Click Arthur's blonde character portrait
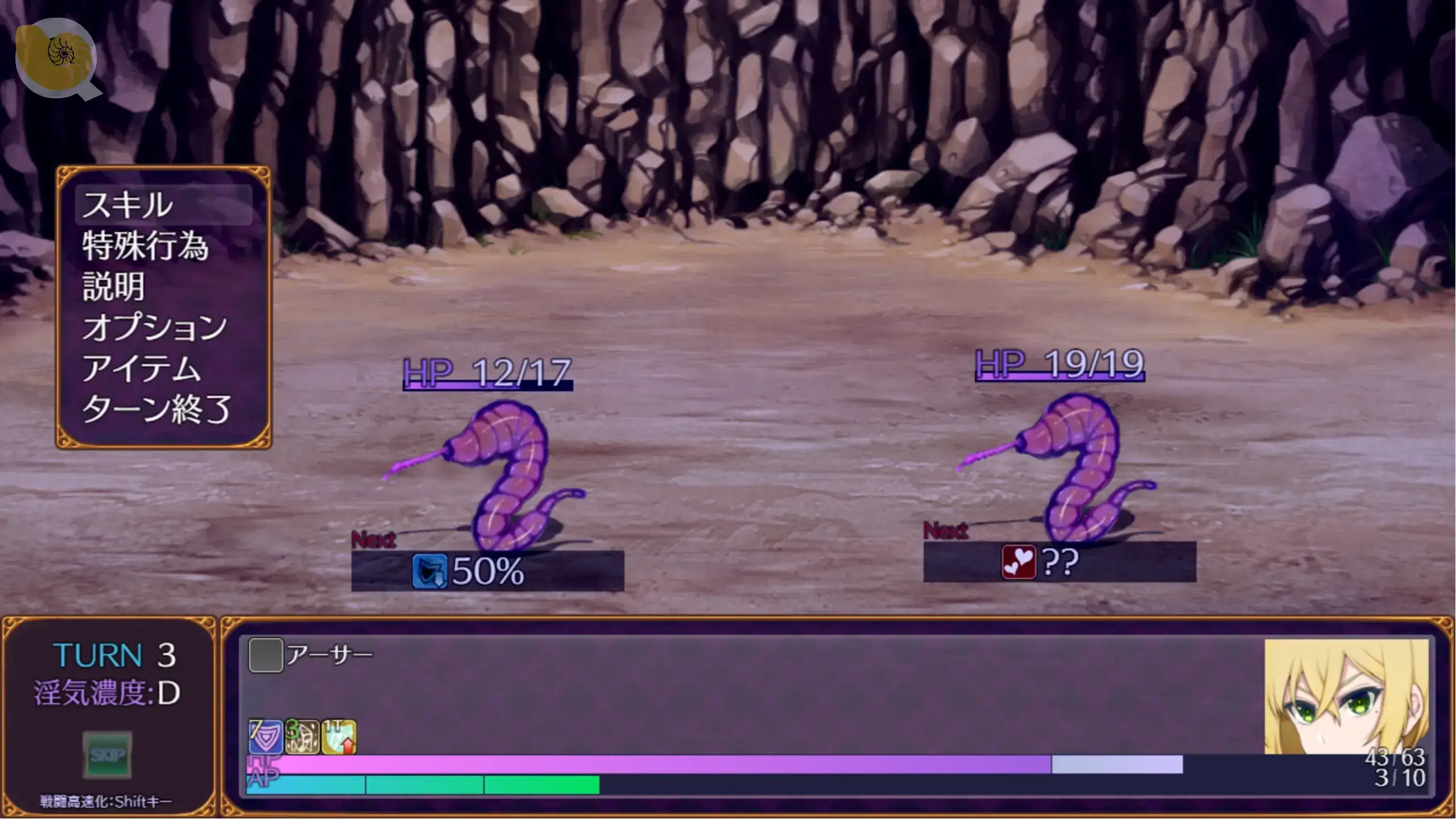 point(1346,696)
